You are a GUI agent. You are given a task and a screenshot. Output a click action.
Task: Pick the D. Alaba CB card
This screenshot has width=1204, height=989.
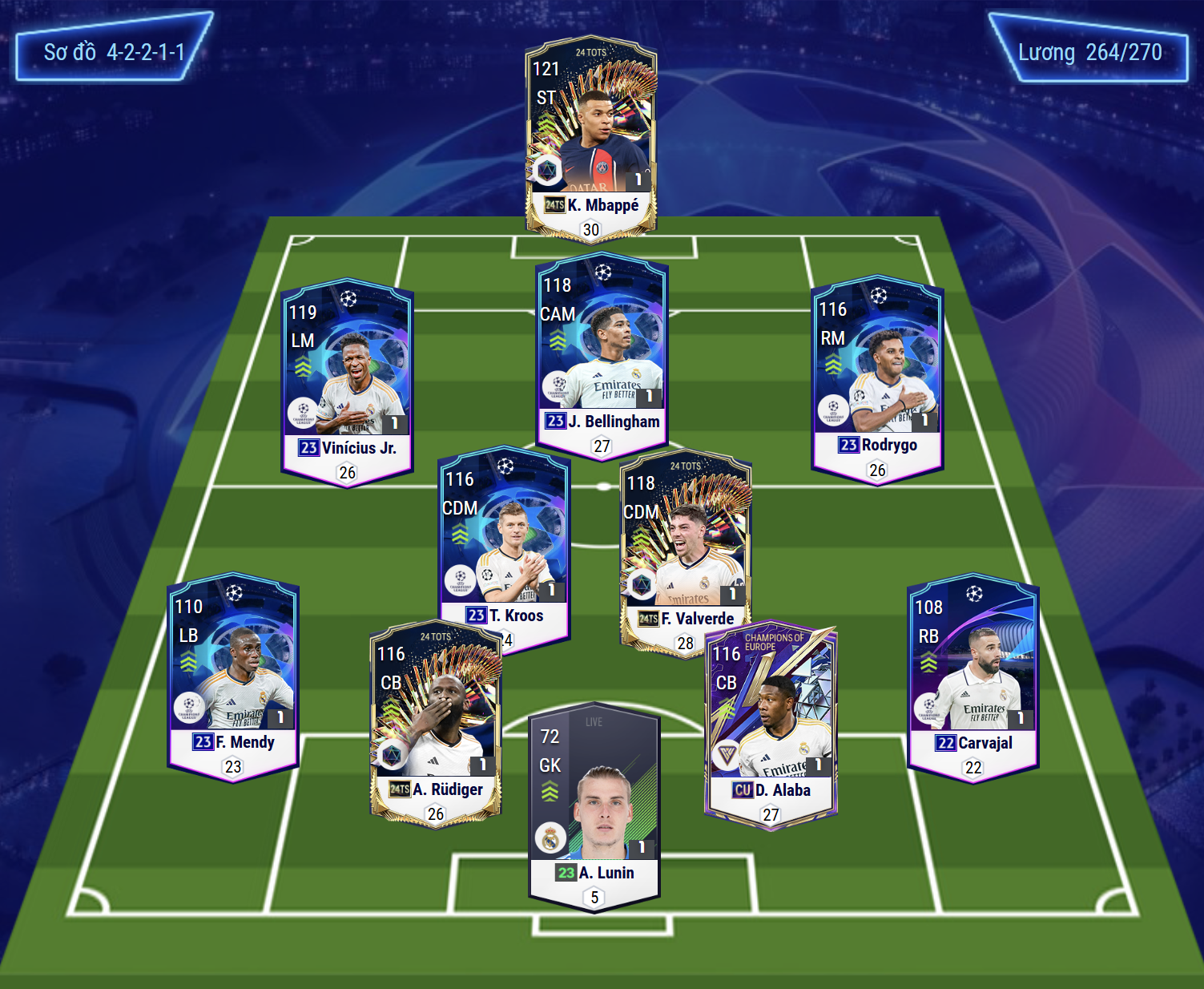pos(771,721)
